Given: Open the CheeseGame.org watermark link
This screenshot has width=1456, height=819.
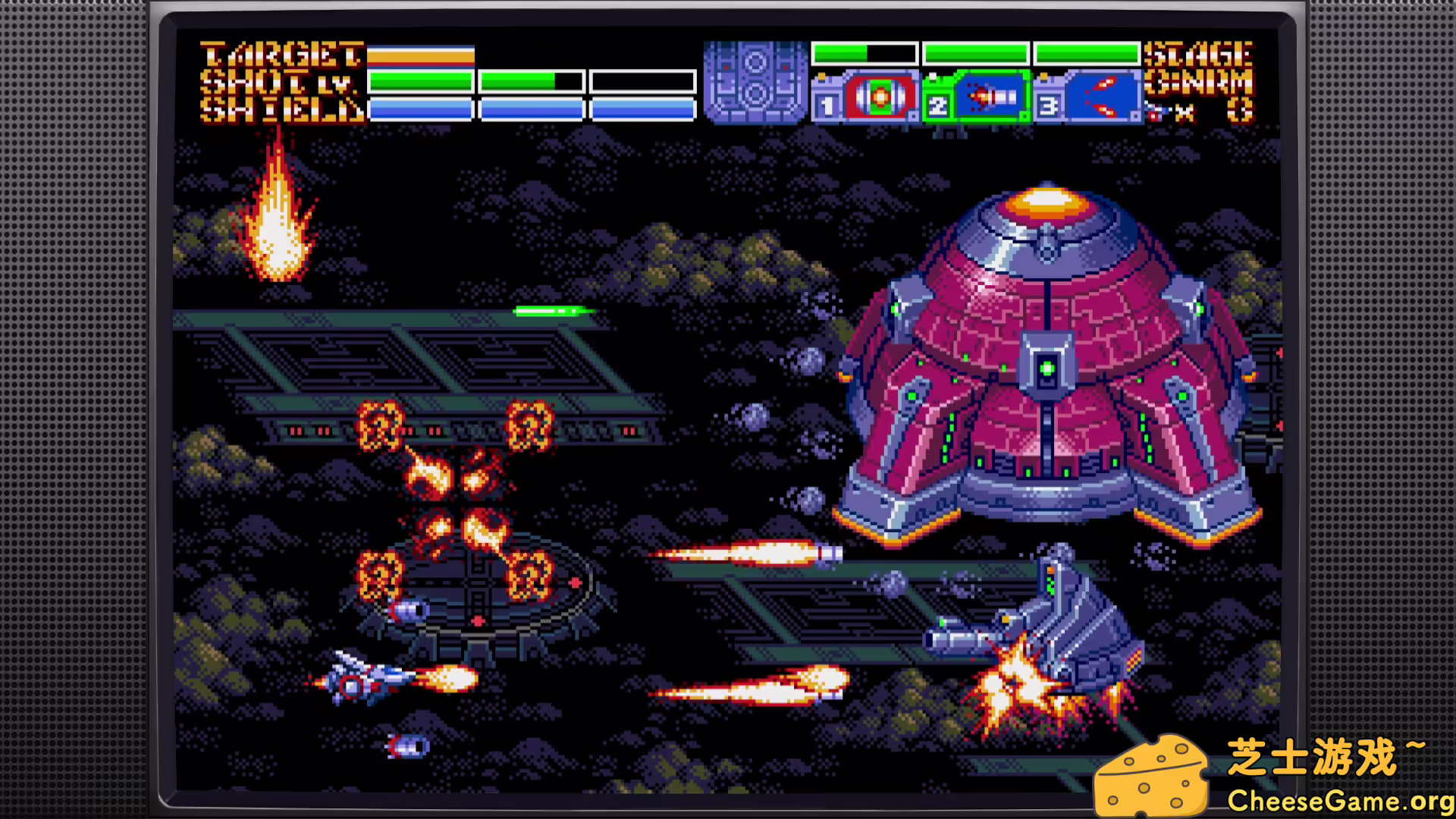Looking at the screenshot, I should 1338,800.
